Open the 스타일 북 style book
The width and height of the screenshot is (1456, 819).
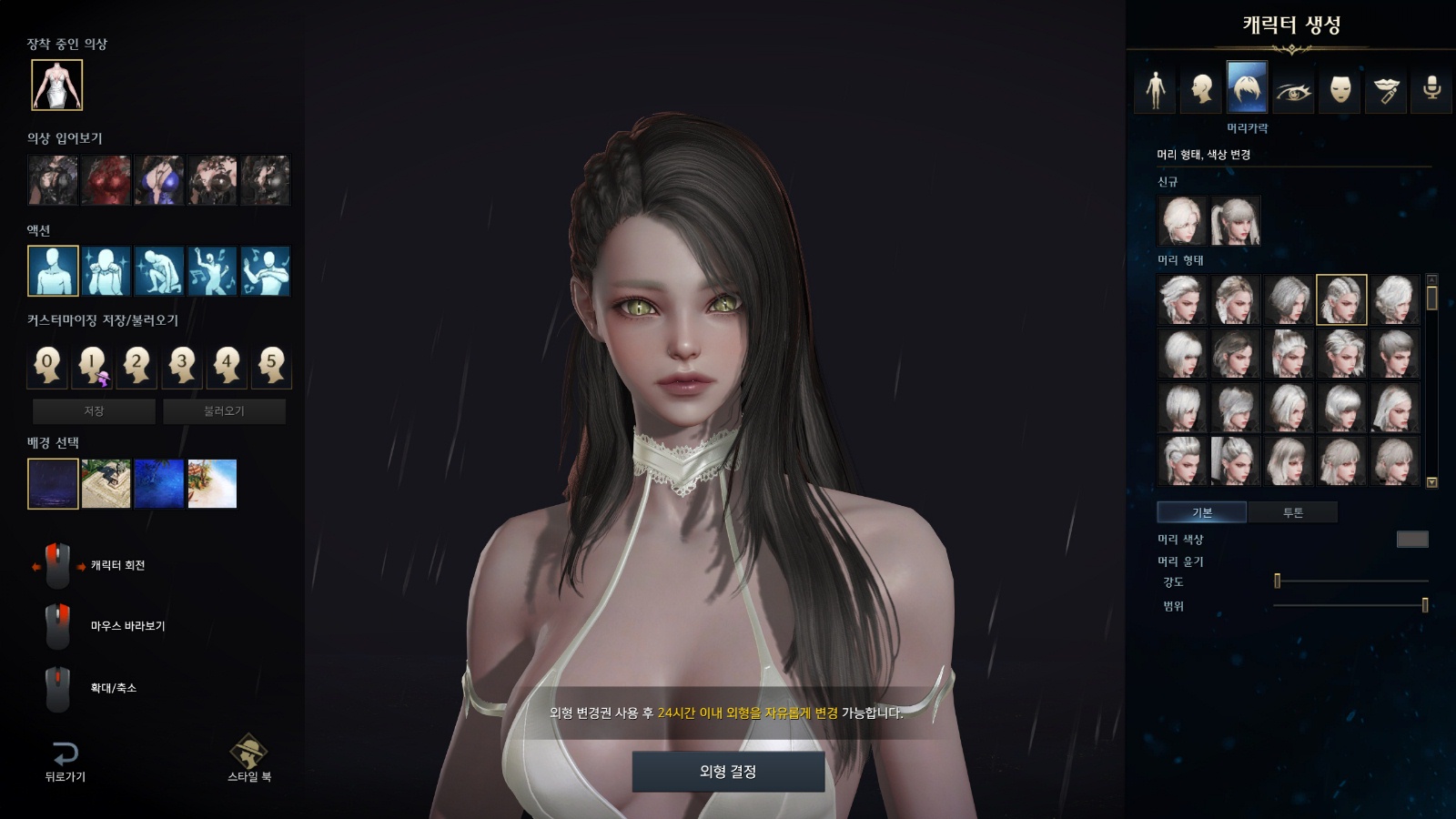coord(248,757)
